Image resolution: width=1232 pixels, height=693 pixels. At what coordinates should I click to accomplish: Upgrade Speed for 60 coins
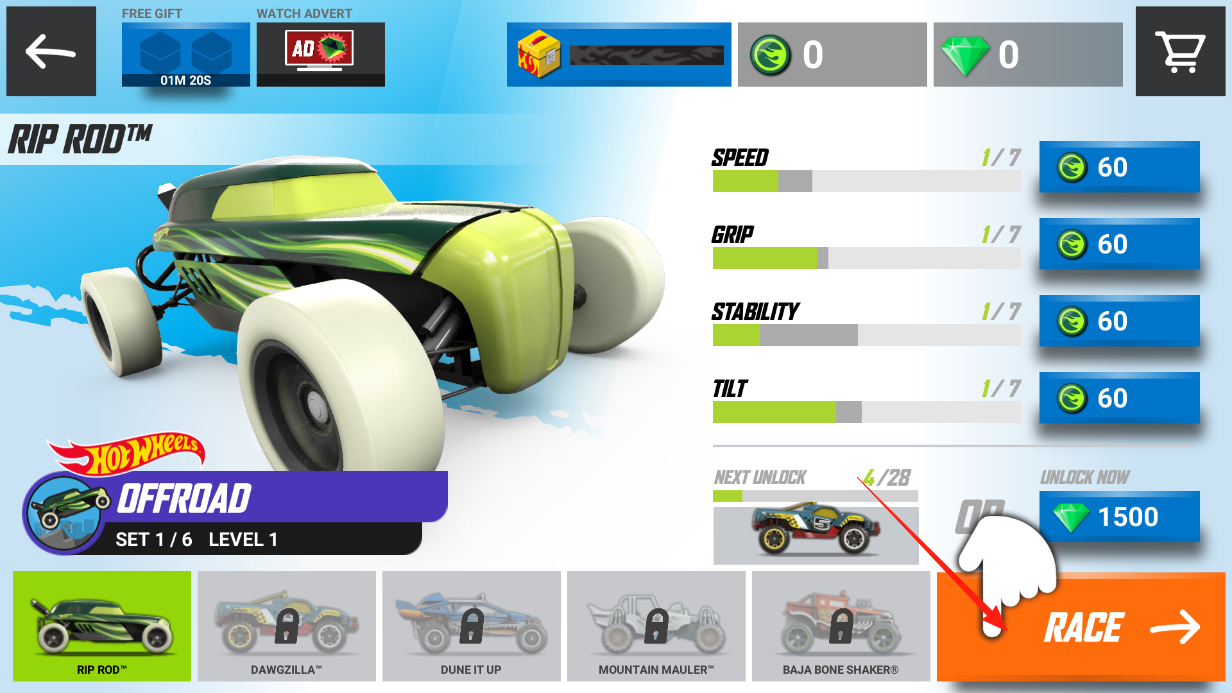pyautogui.click(x=1119, y=167)
